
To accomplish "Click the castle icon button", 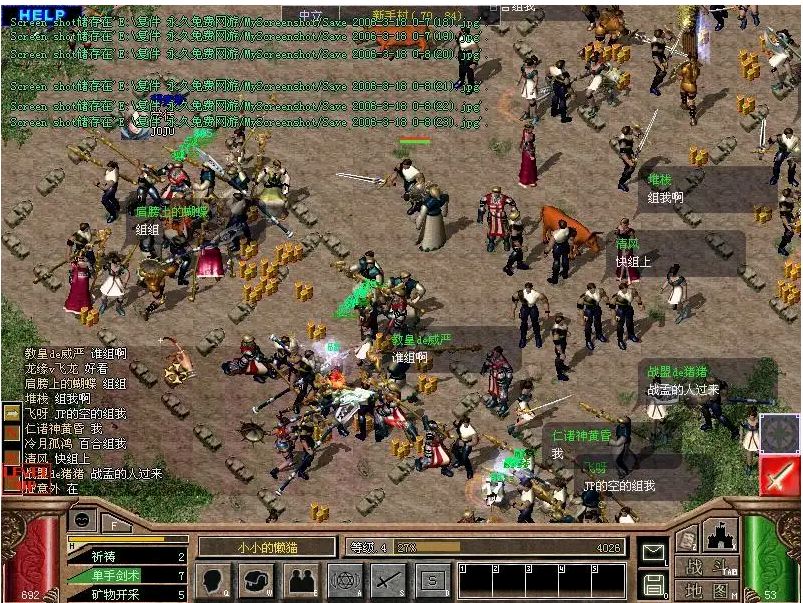I will point(721,534).
